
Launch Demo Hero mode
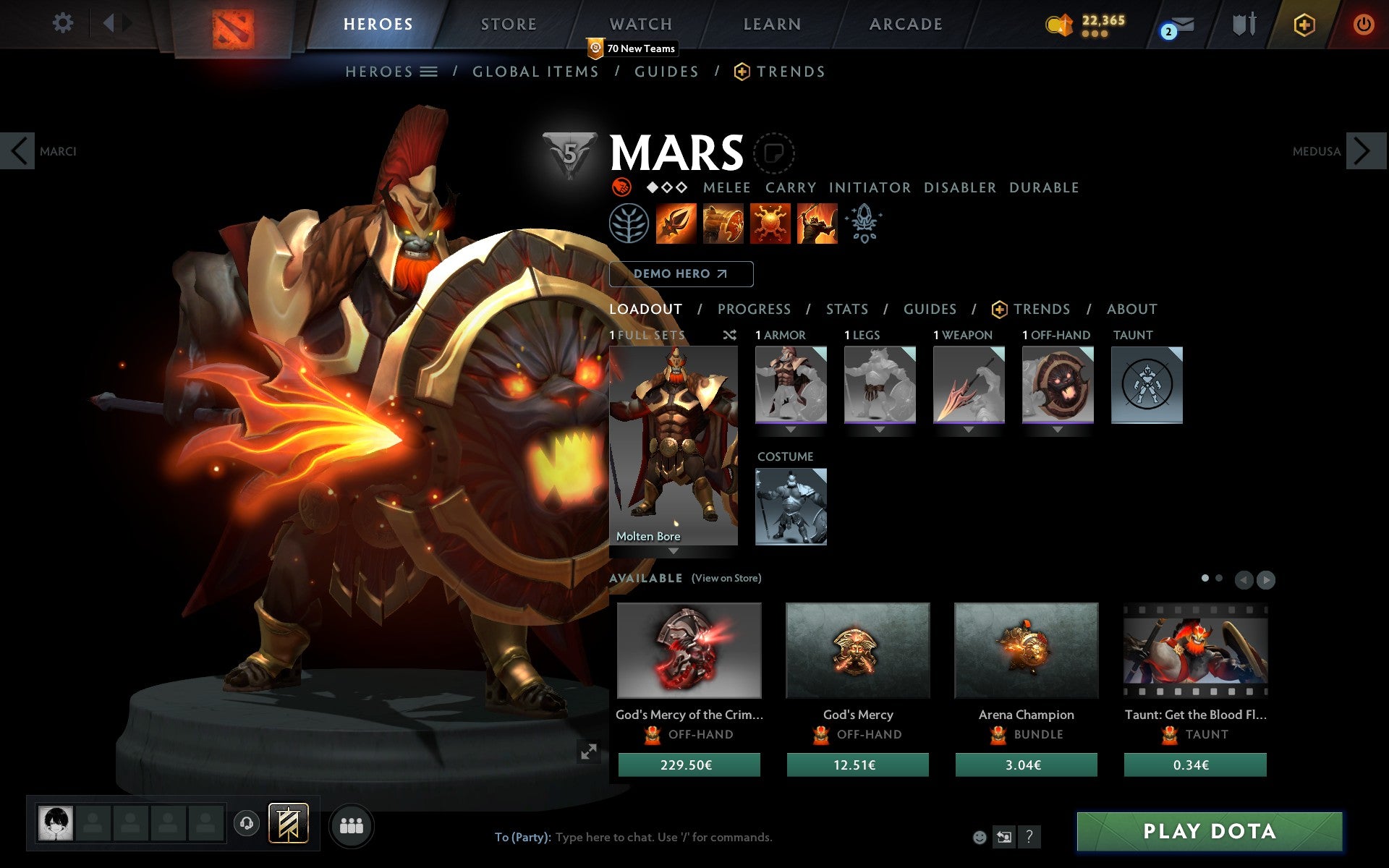pos(681,274)
